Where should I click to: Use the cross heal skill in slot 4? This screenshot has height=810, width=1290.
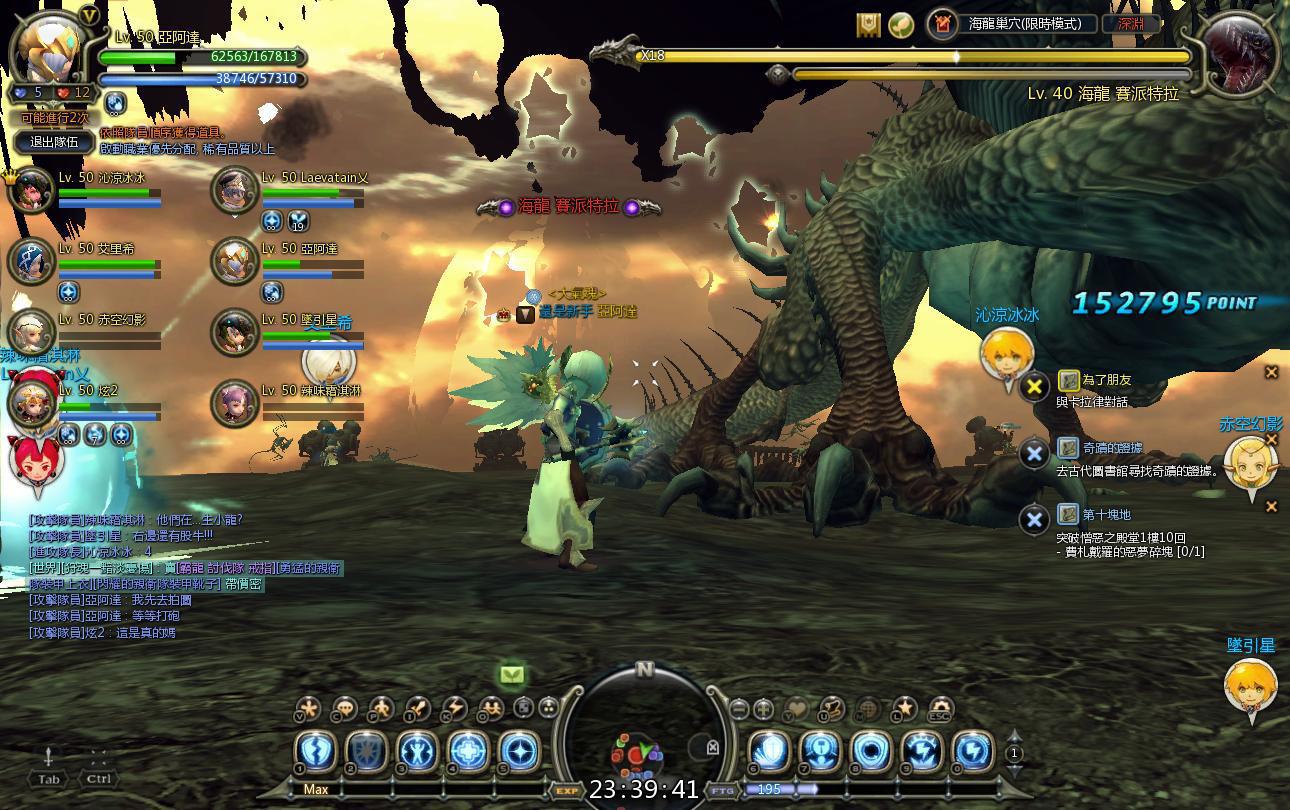(468, 752)
